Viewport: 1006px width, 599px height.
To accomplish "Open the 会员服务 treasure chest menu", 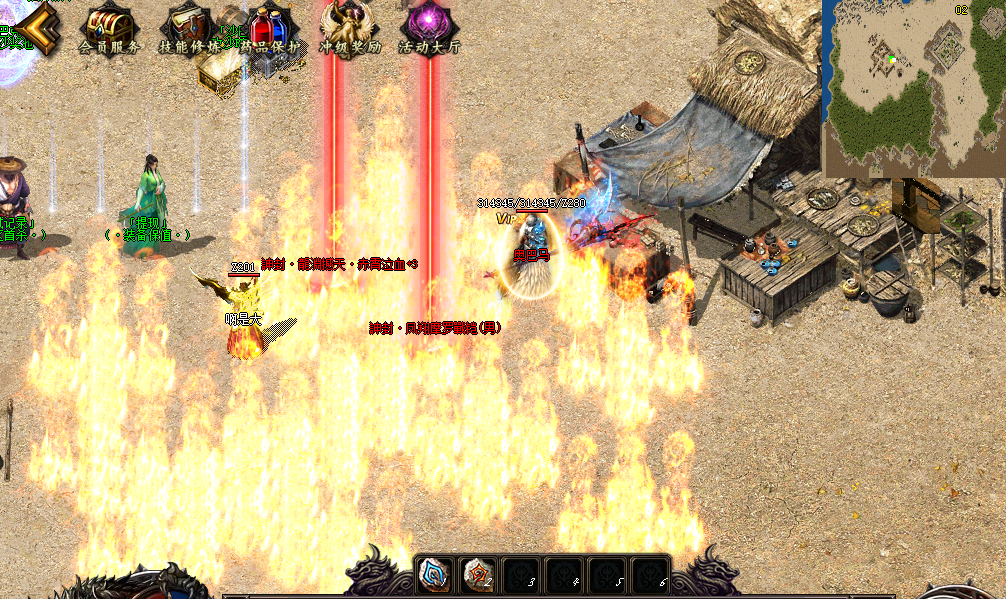I will point(109,25).
